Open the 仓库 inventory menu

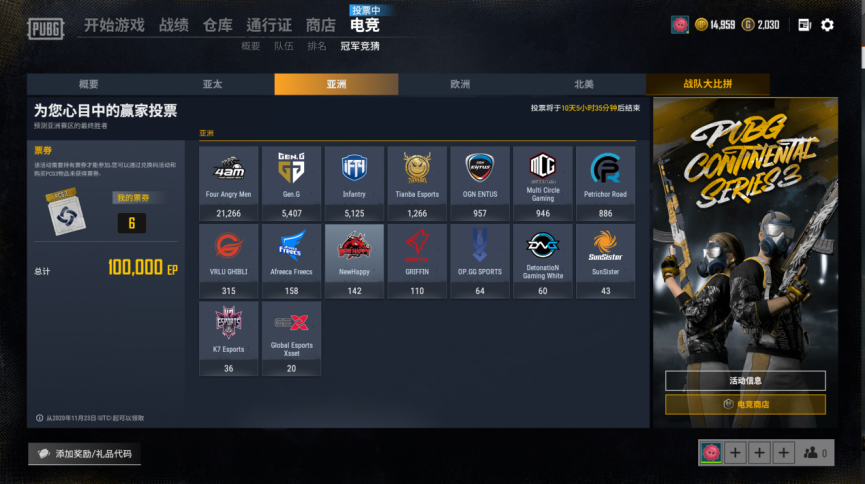tap(217, 25)
